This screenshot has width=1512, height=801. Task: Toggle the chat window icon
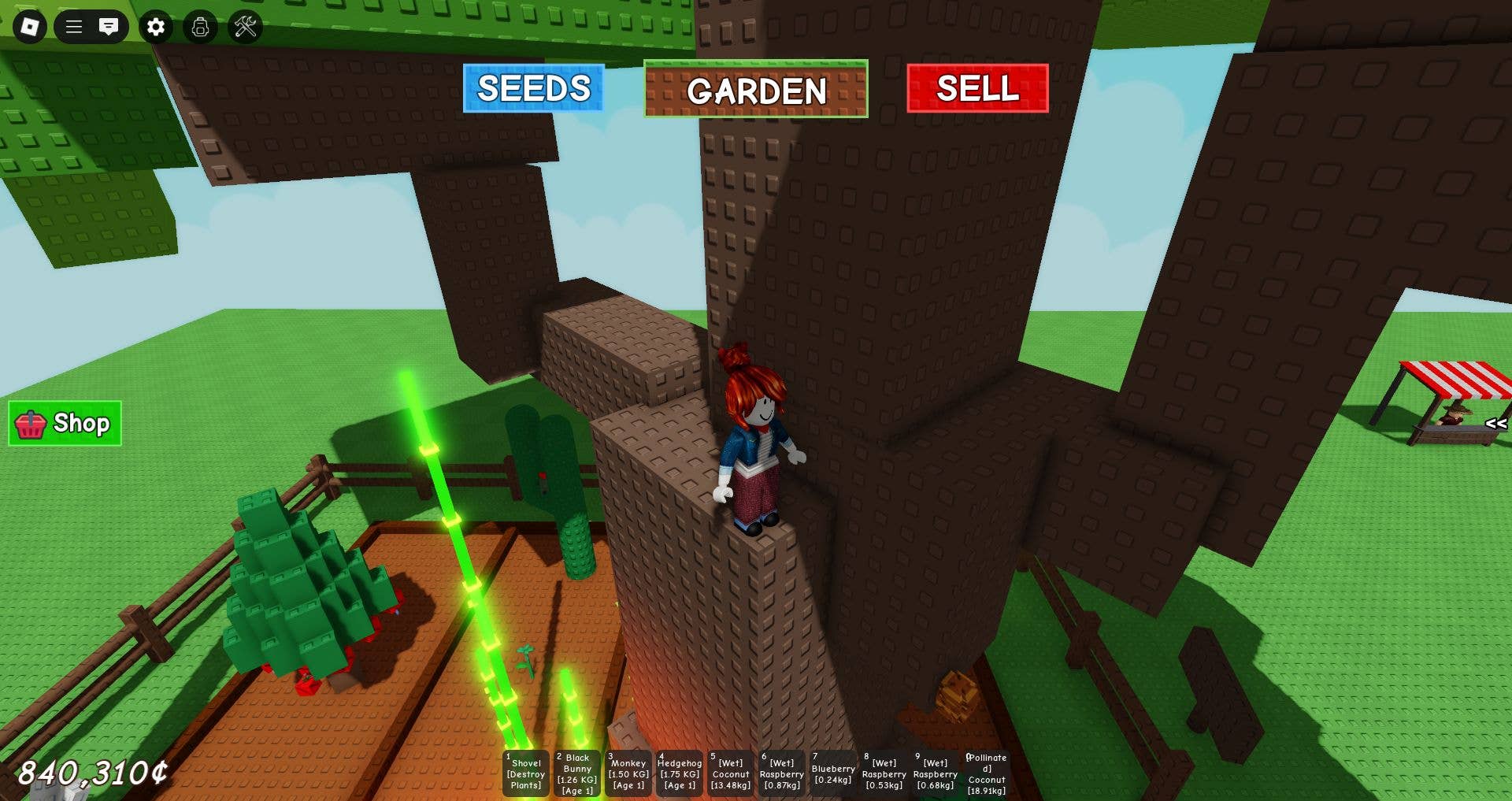[x=109, y=27]
